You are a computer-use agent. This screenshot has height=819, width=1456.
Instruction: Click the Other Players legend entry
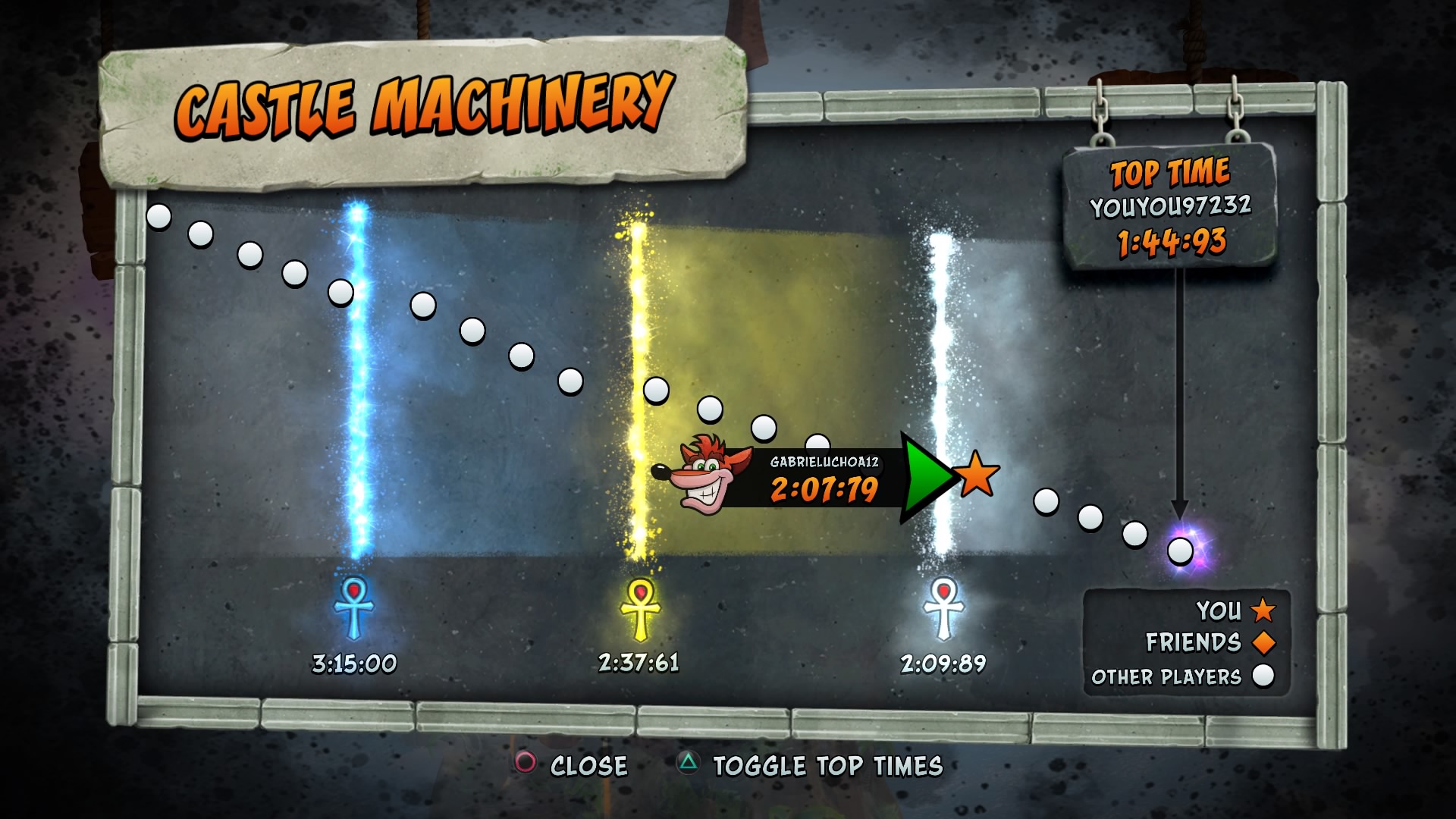tap(1182, 676)
